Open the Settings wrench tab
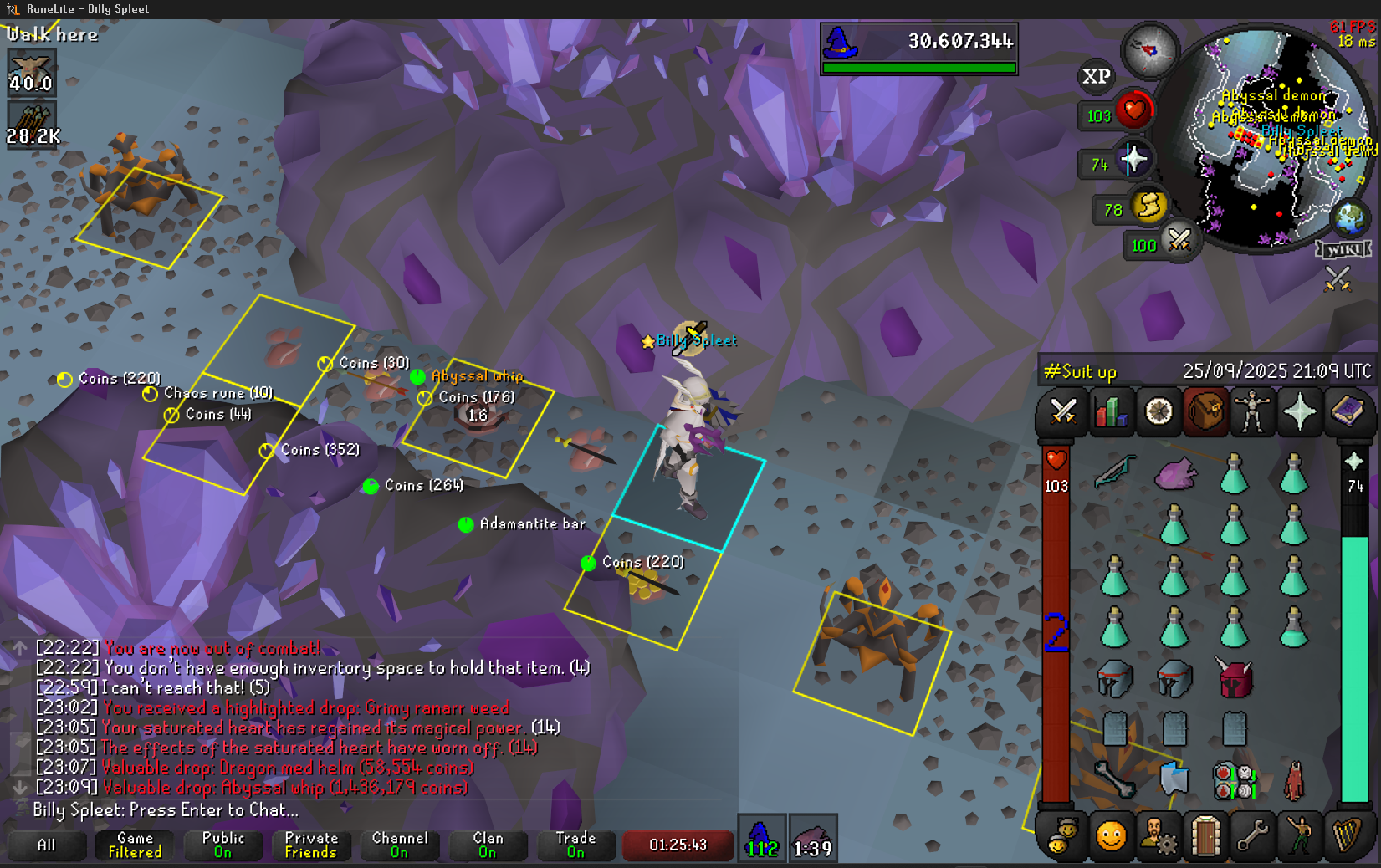 (x=1252, y=835)
